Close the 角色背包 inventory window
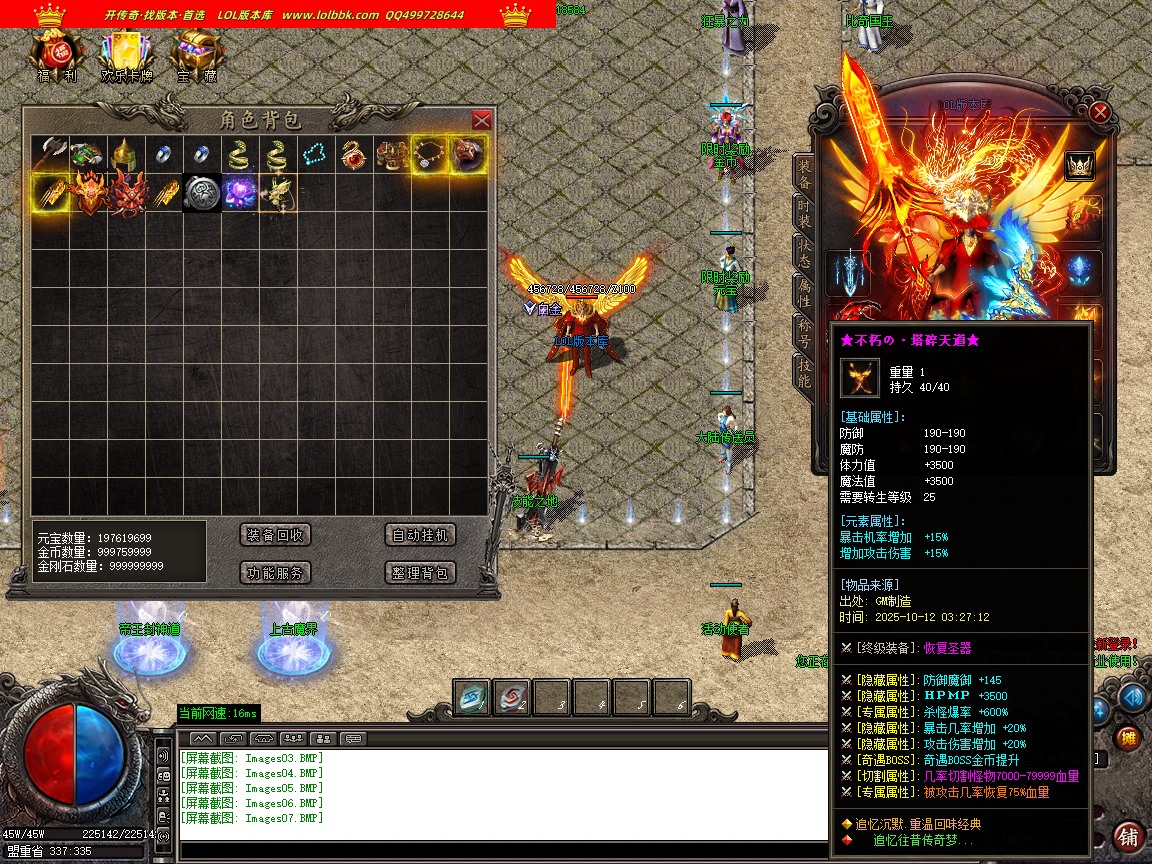Screen dimensions: 1152x864 481,120
